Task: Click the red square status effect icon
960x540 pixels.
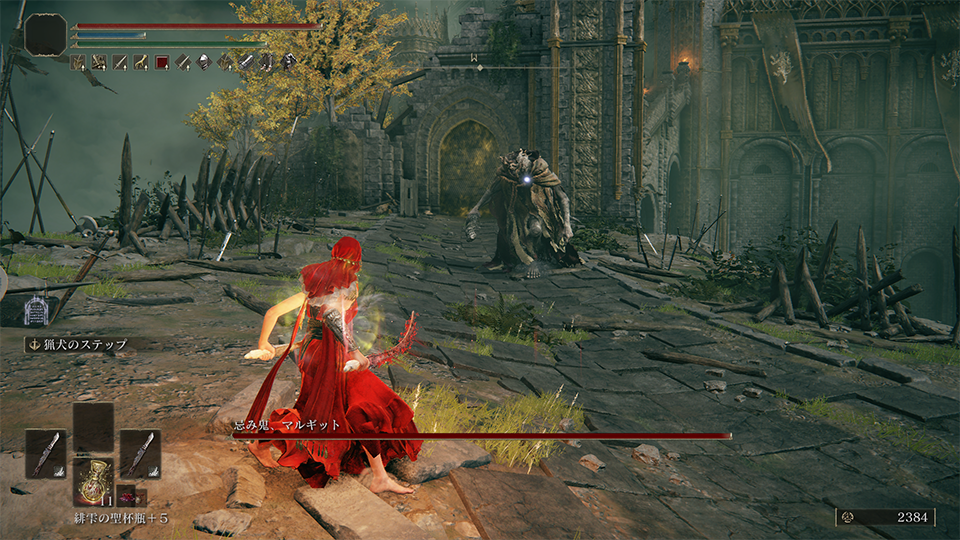Action: (162, 62)
